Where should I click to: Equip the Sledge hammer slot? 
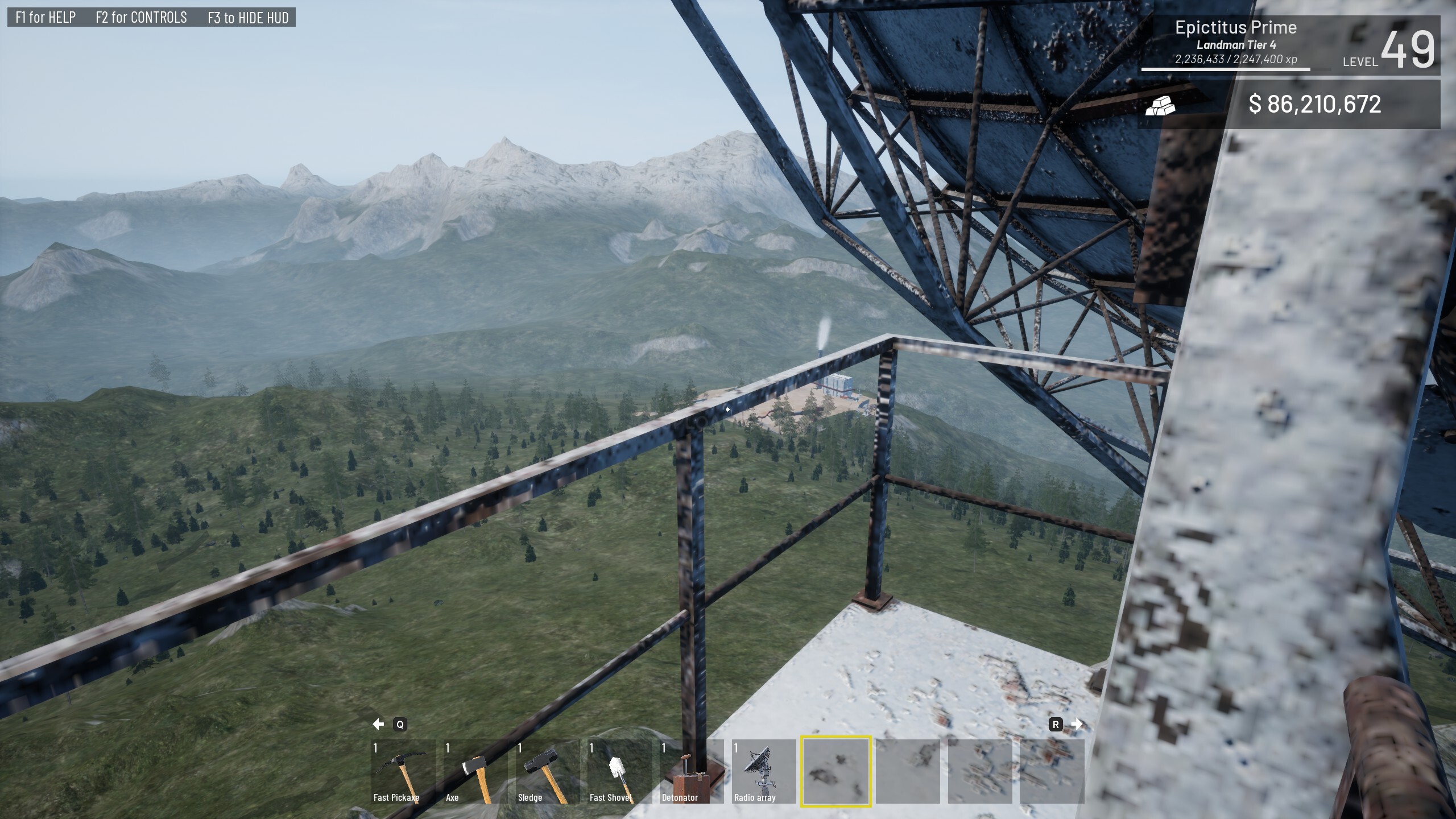tap(547, 771)
